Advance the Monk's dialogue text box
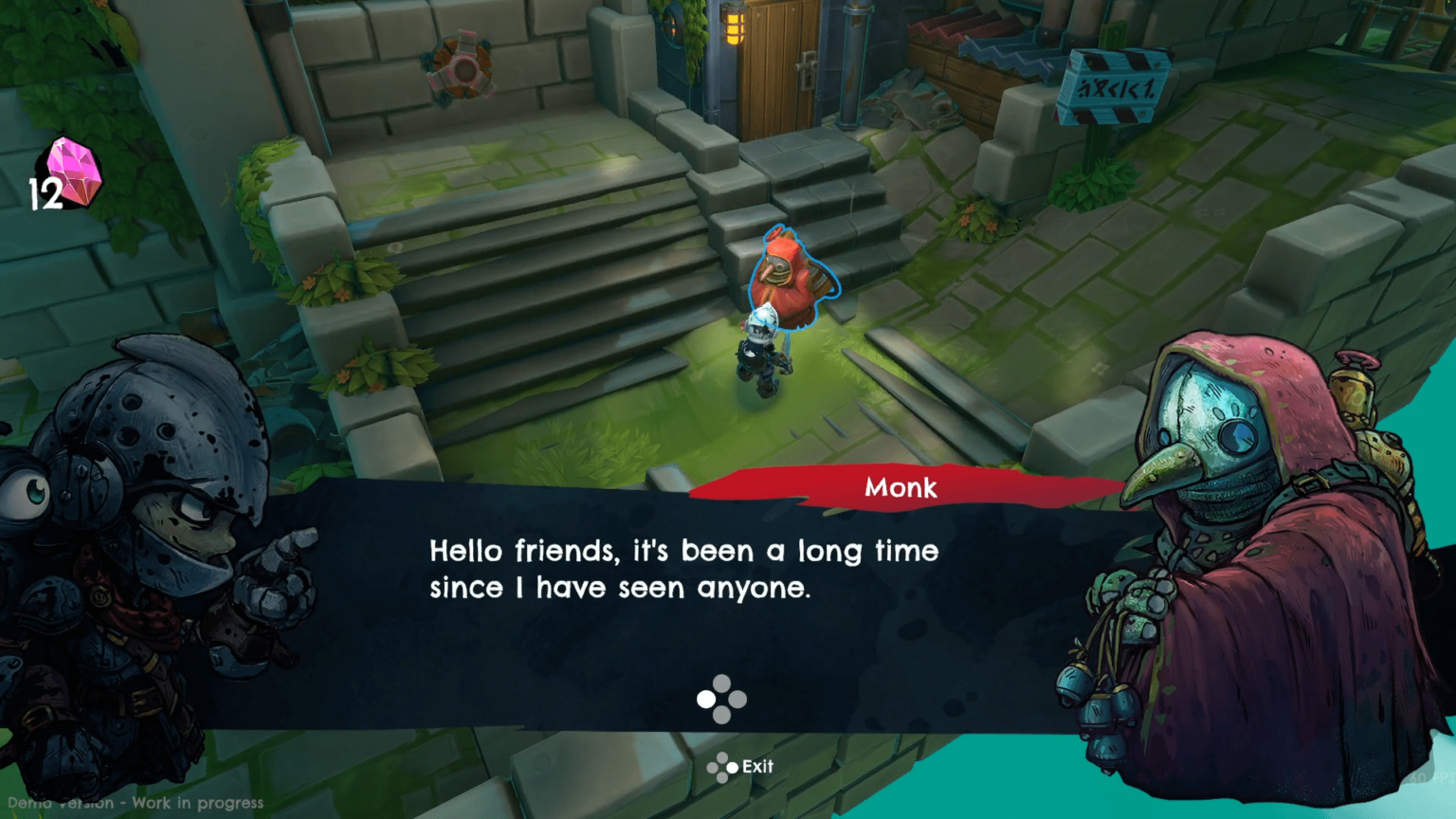 click(721, 700)
